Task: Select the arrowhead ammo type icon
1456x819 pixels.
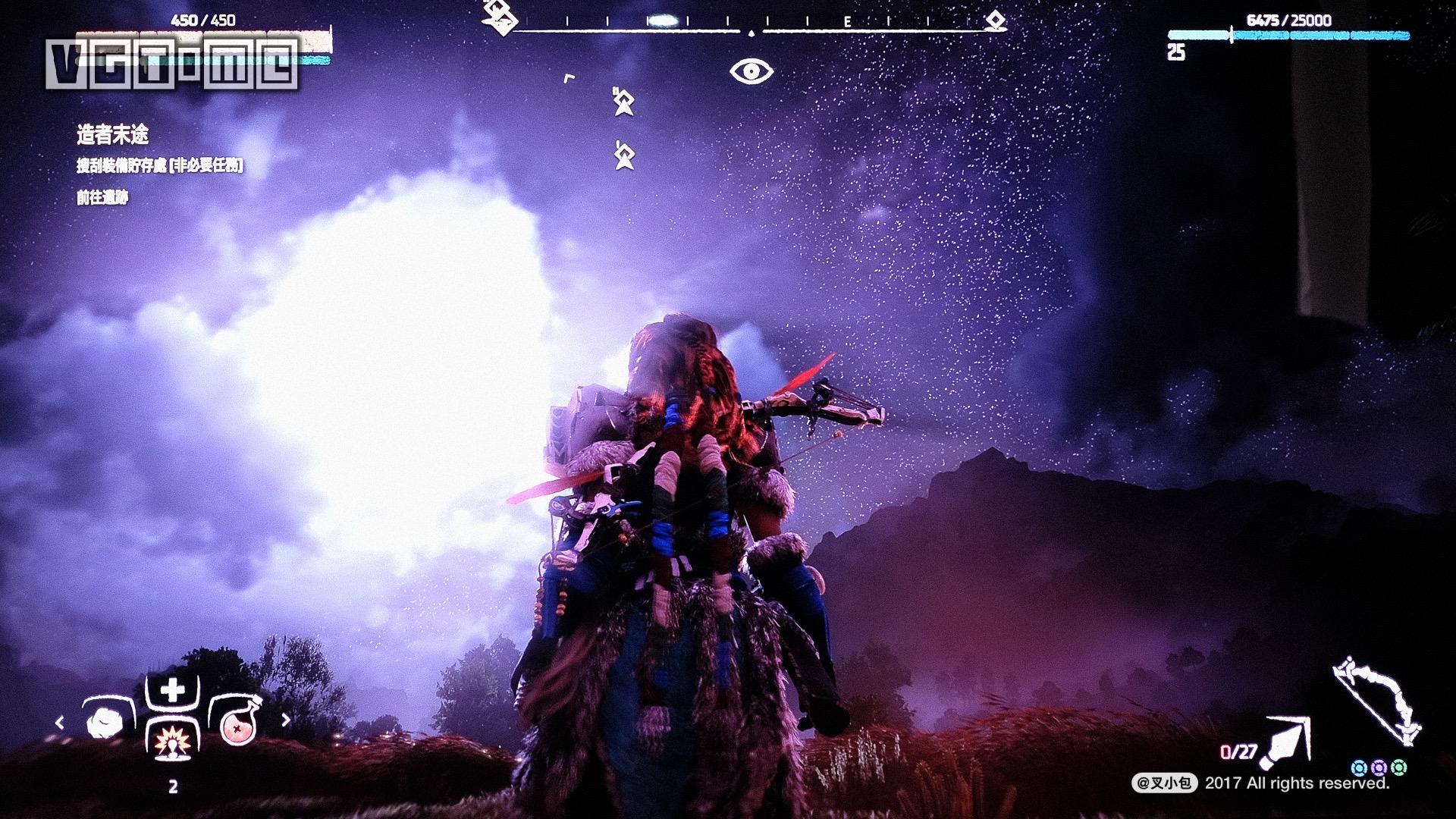Action: click(1288, 739)
